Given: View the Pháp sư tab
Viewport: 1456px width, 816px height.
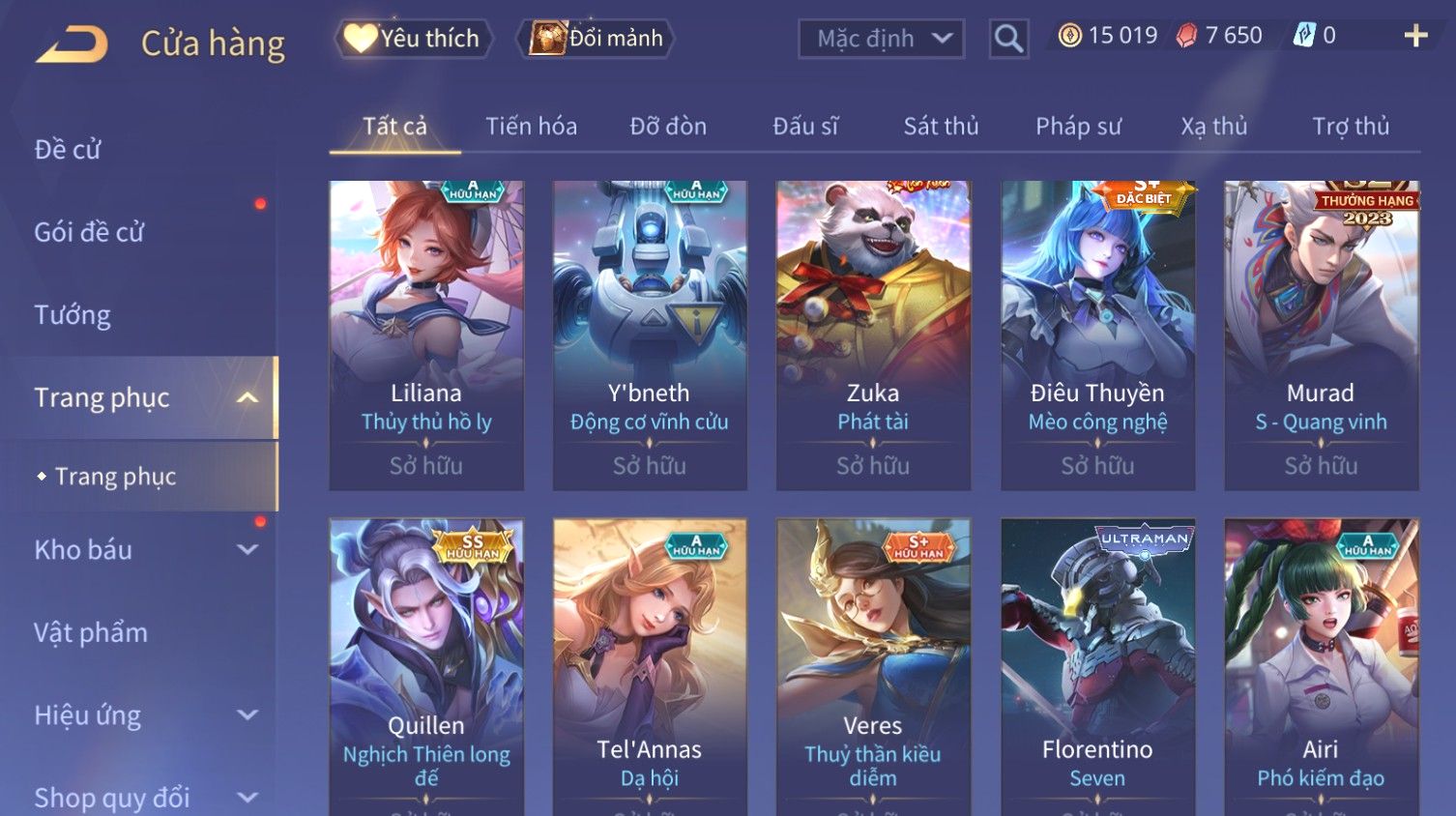Looking at the screenshot, I should coord(1078,127).
